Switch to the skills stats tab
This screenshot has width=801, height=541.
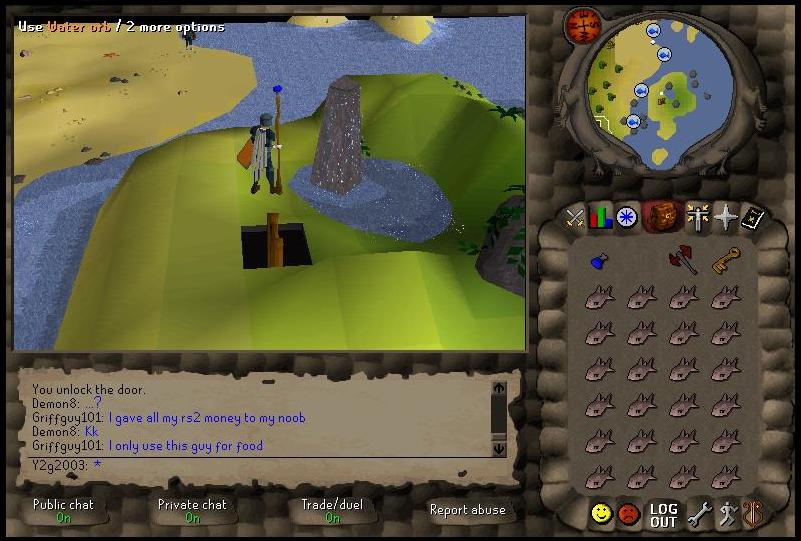click(600, 217)
